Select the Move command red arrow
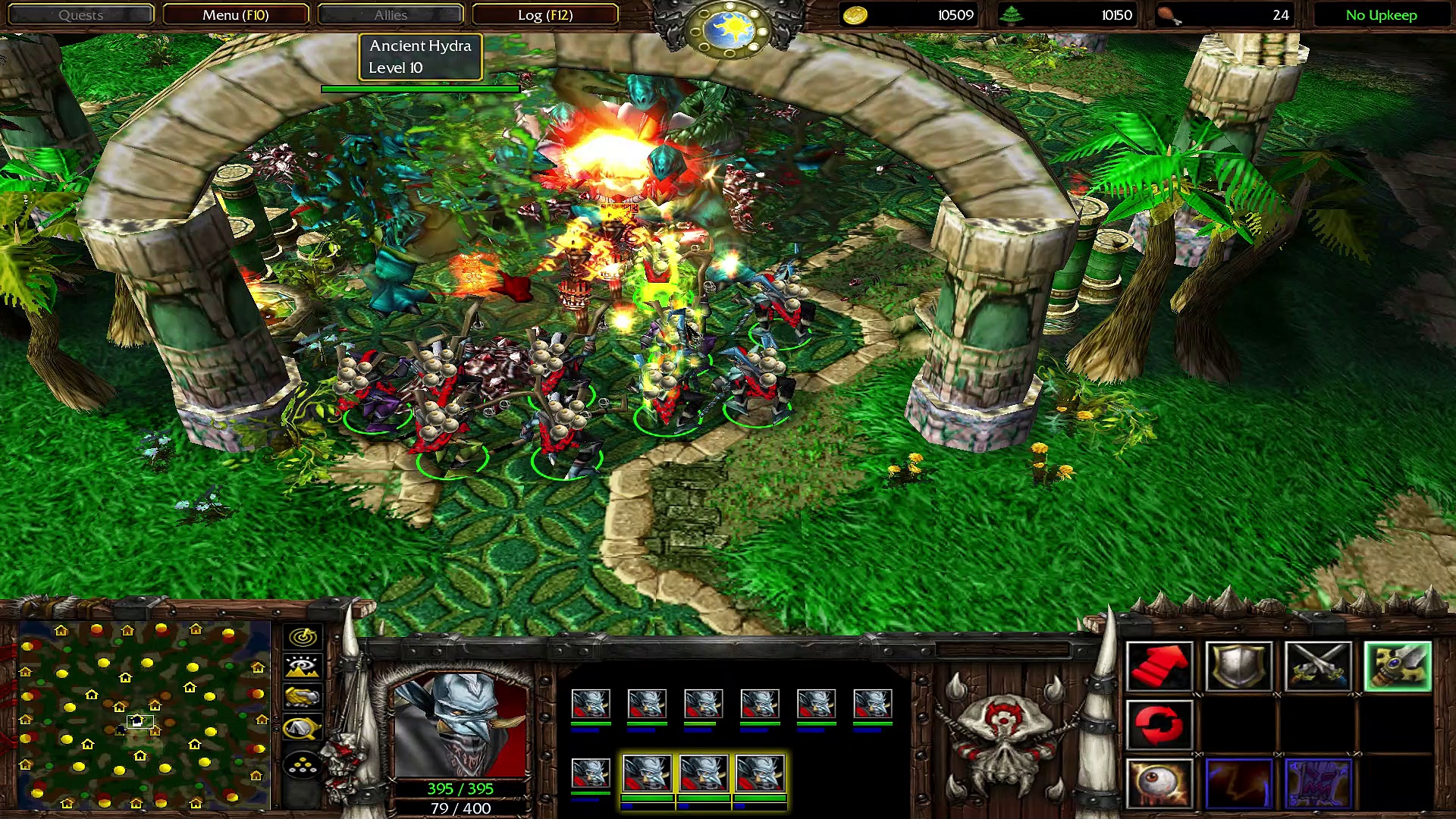 [1159, 667]
